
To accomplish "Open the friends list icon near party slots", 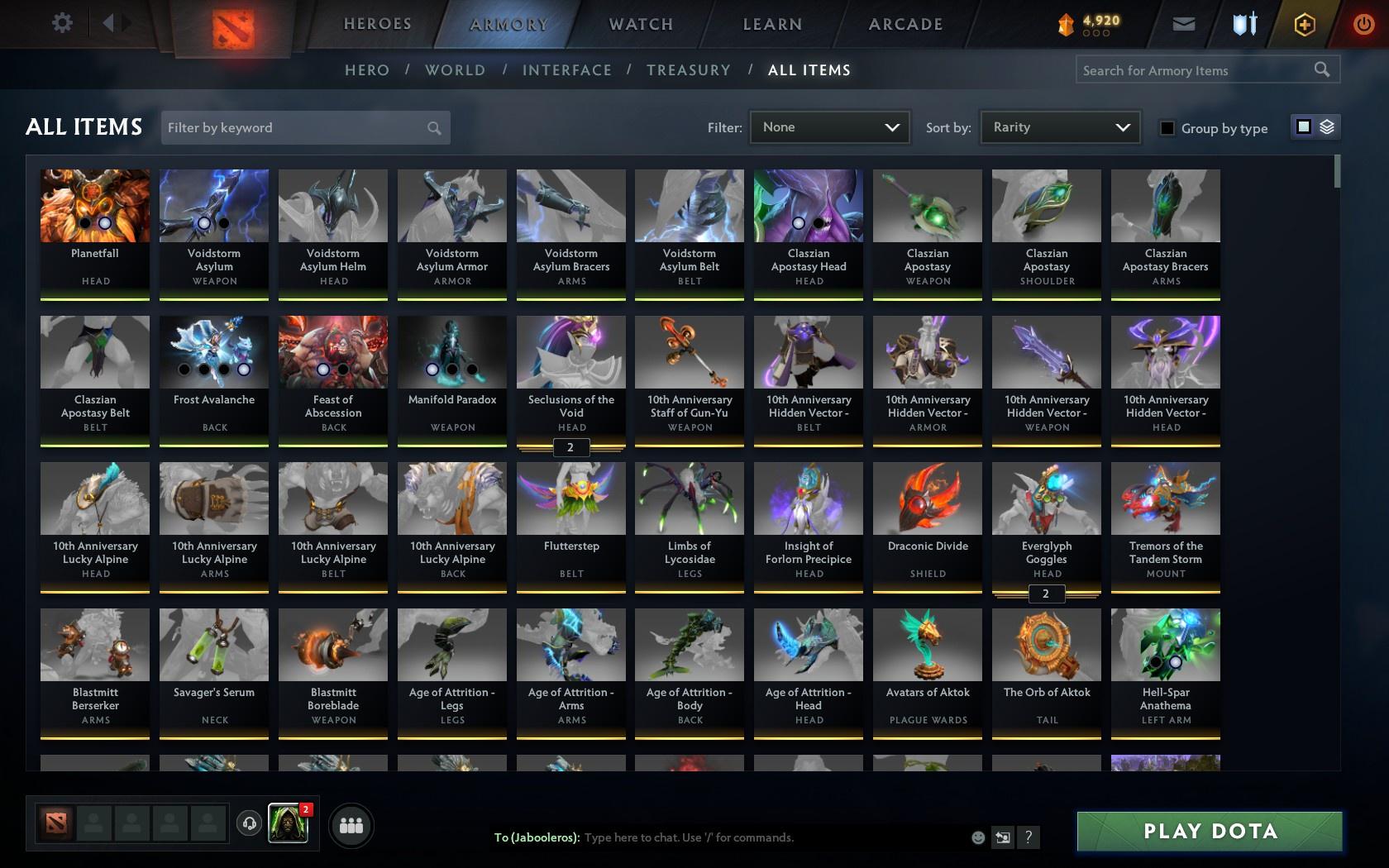I will coord(351,824).
